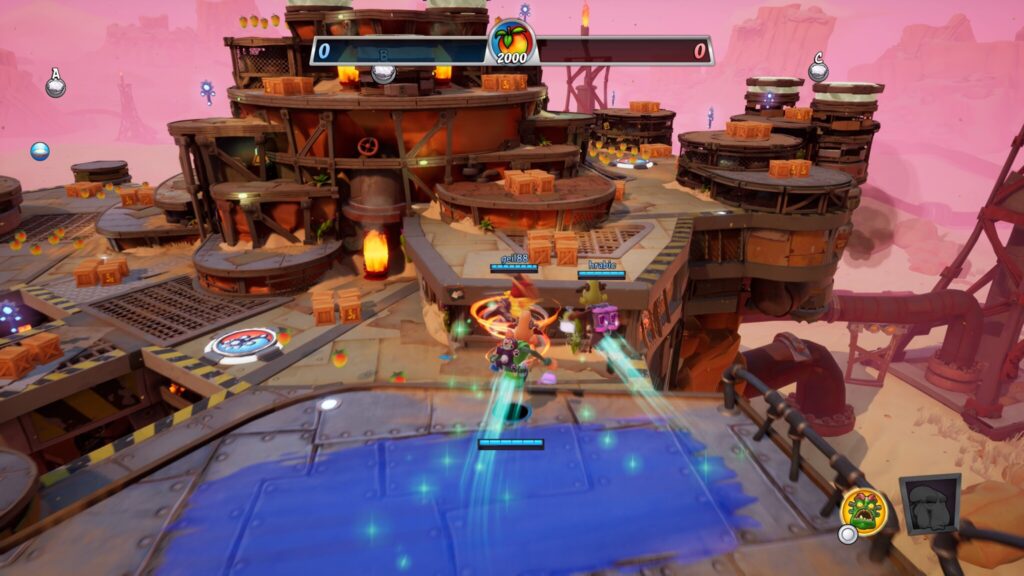Select the gem objective marker A
Image resolution: width=1024 pixels, height=576 pixels.
[56, 84]
